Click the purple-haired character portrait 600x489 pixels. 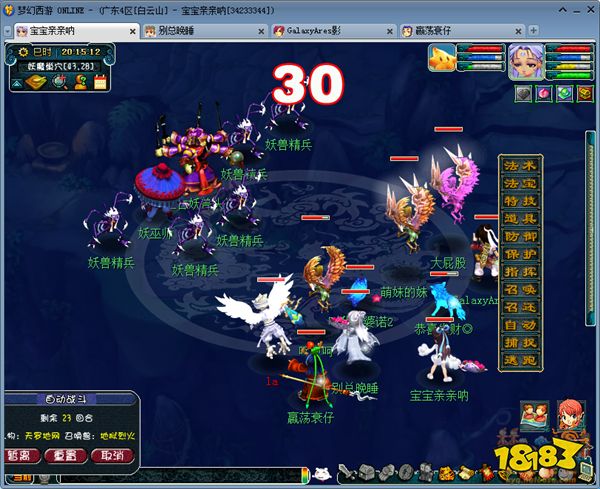(x=526, y=62)
